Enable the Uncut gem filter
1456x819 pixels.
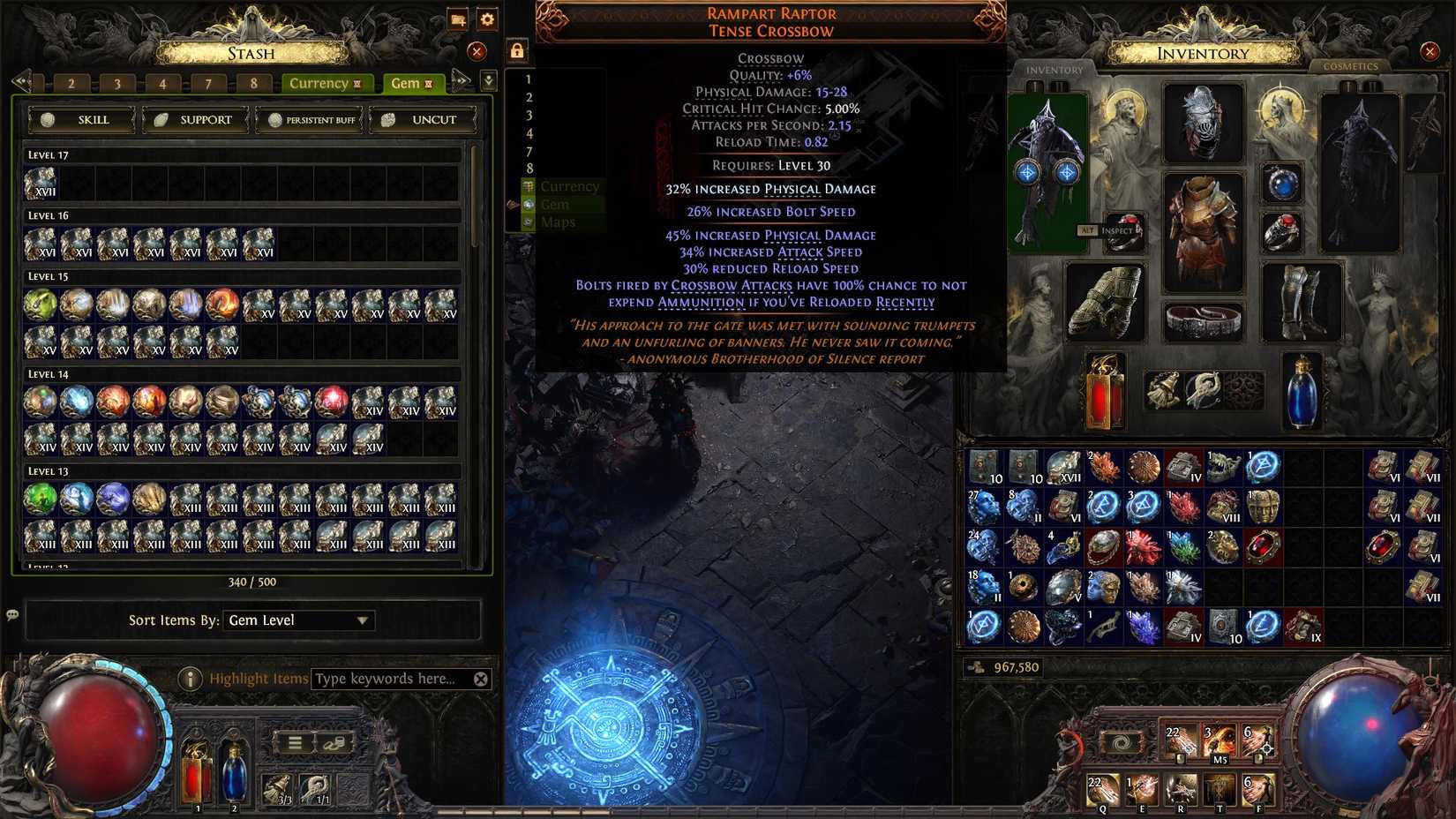coord(424,119)
